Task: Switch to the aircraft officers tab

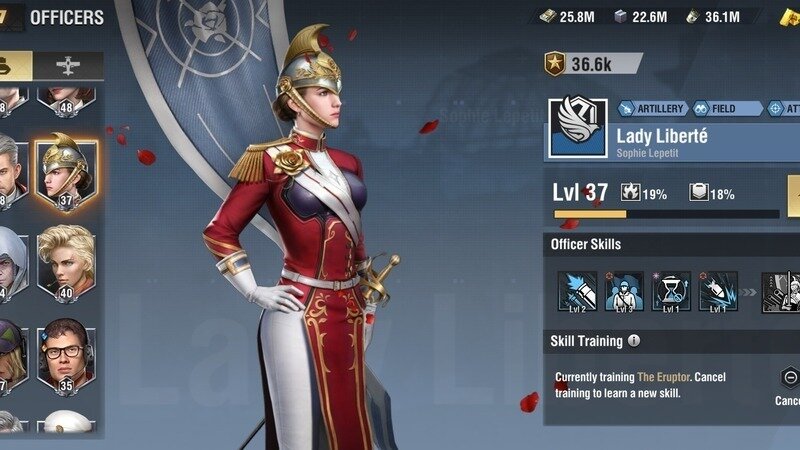Action: point(67,65)
